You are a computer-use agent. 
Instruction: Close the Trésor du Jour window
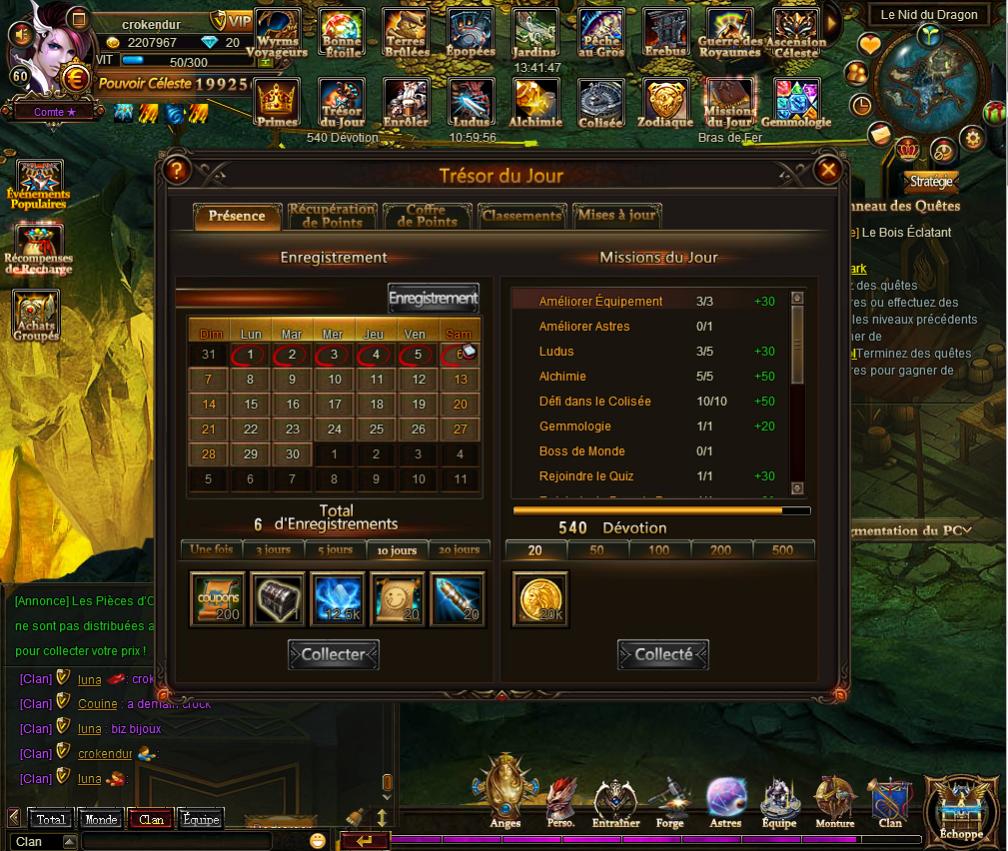coord(828,171)
